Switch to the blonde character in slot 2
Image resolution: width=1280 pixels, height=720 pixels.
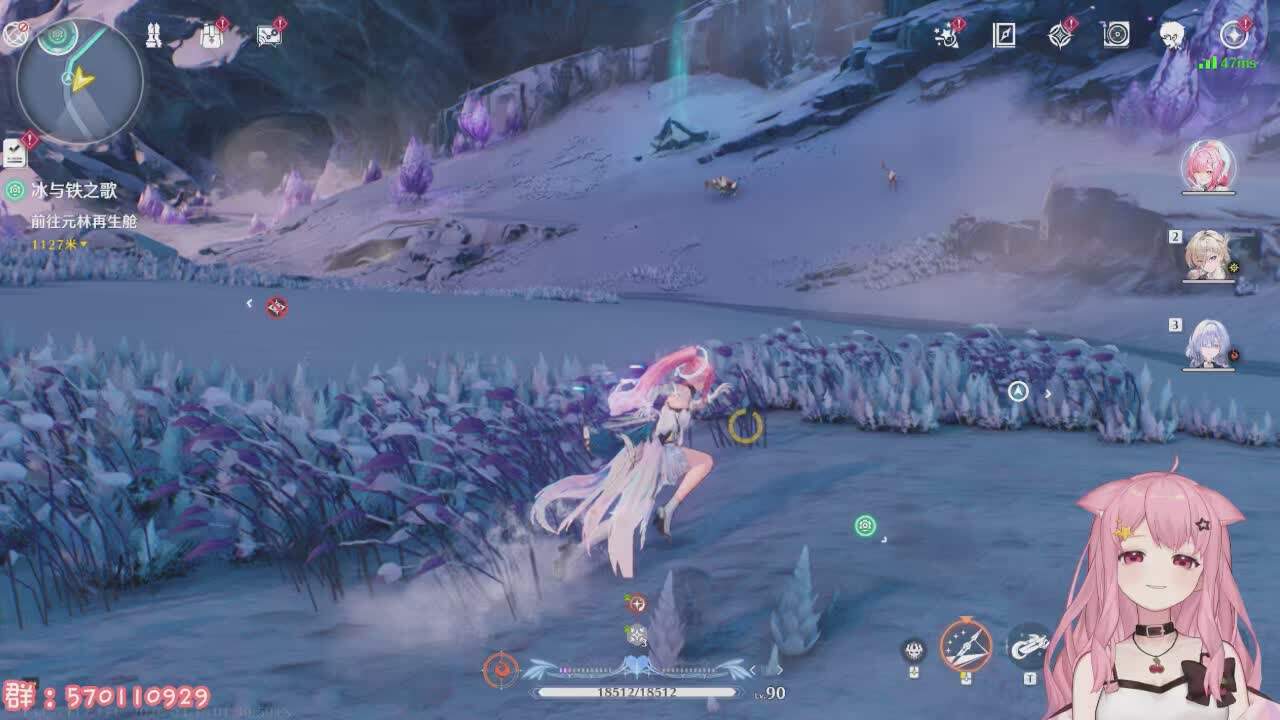point(1208,256)
